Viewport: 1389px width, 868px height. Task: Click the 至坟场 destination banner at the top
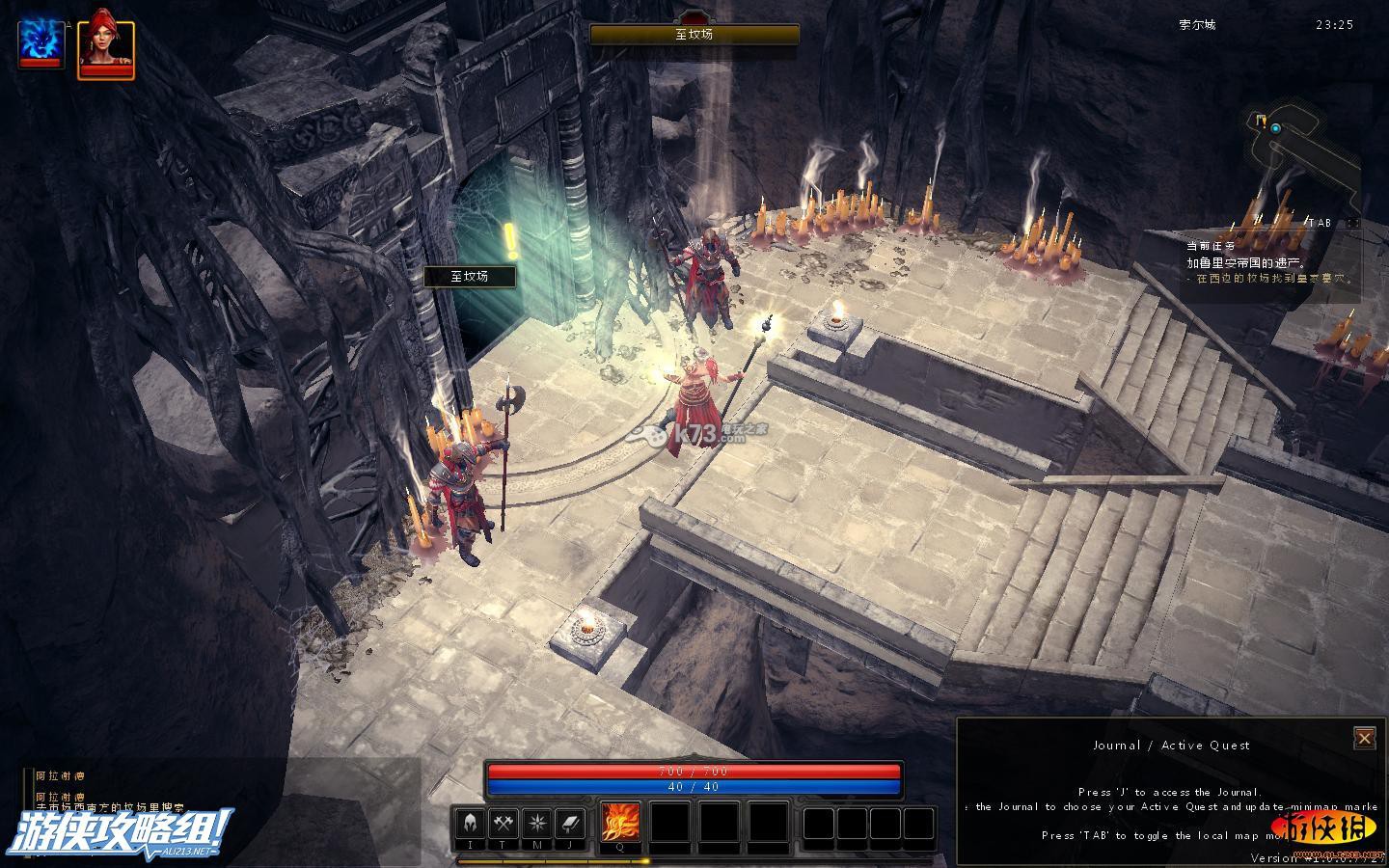pos(694,35)
